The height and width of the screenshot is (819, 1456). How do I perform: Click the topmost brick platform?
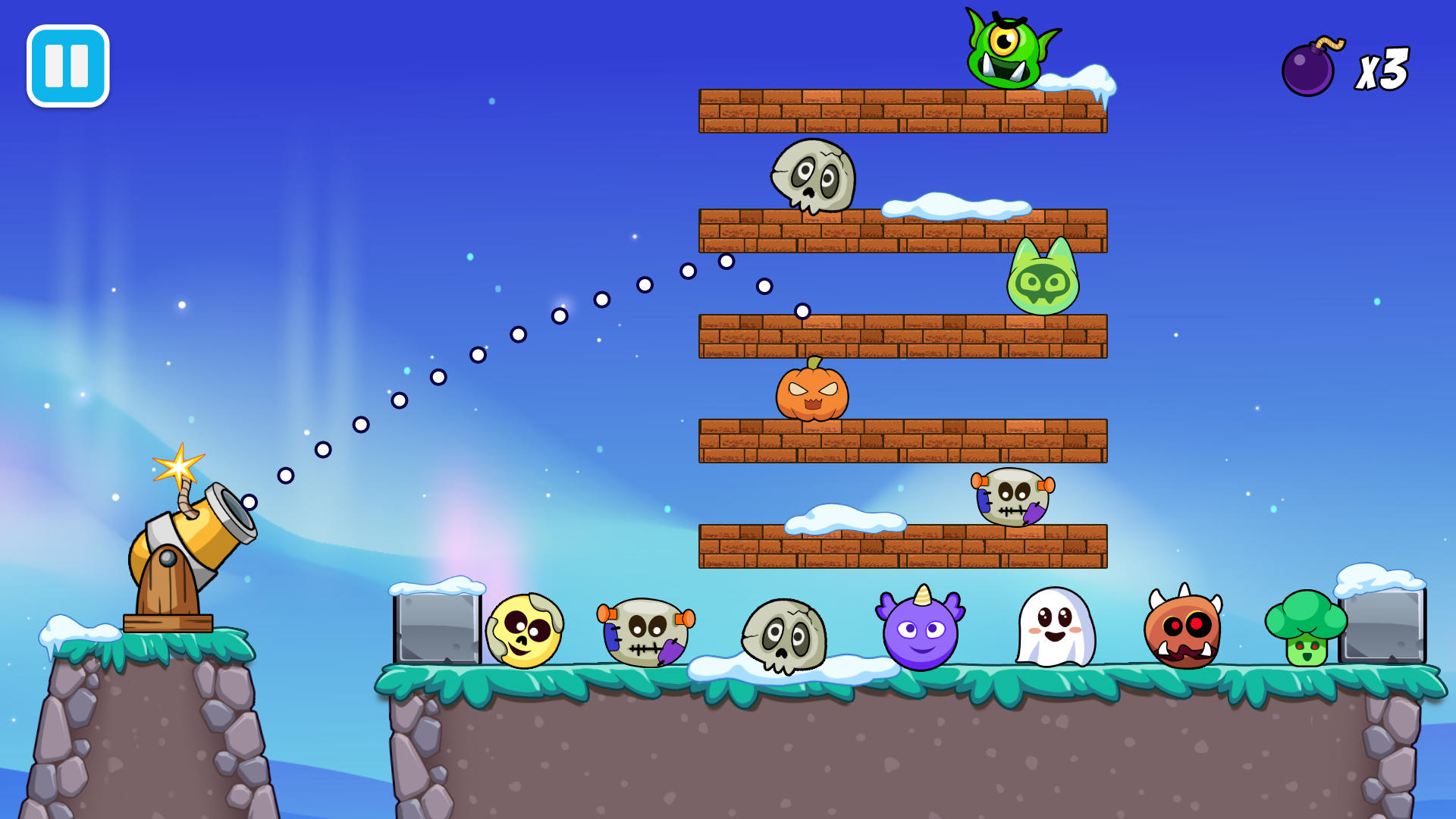coord(902,110)
